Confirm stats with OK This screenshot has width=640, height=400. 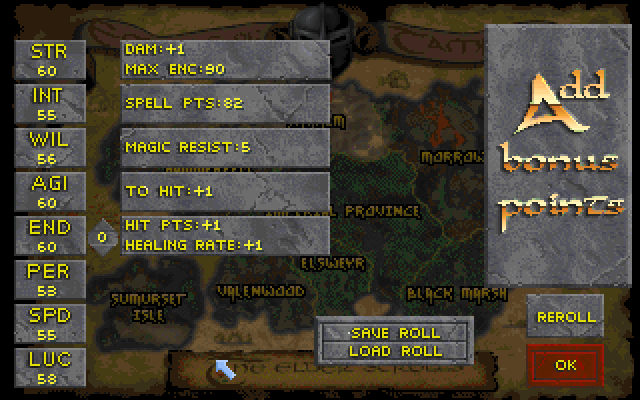(x=566, y=365)
